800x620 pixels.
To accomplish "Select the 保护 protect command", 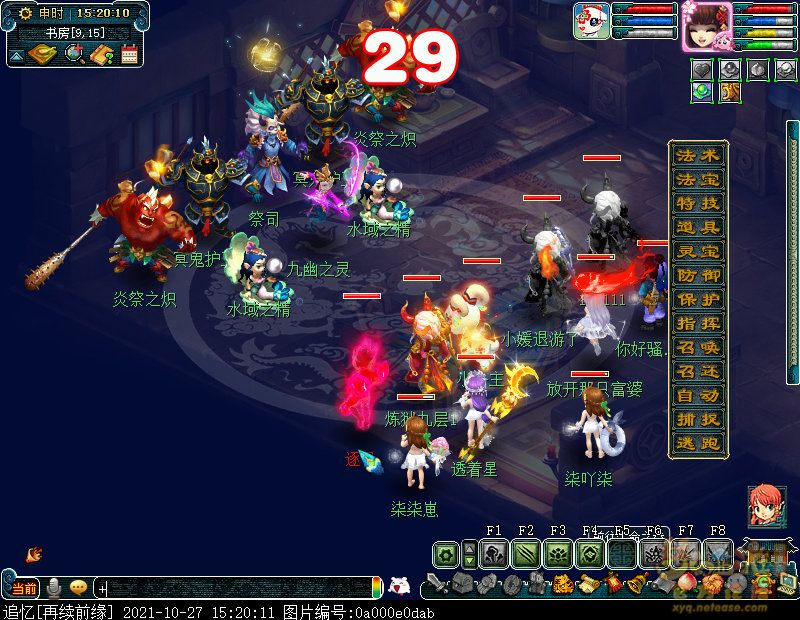I will (x=698, y=300).
